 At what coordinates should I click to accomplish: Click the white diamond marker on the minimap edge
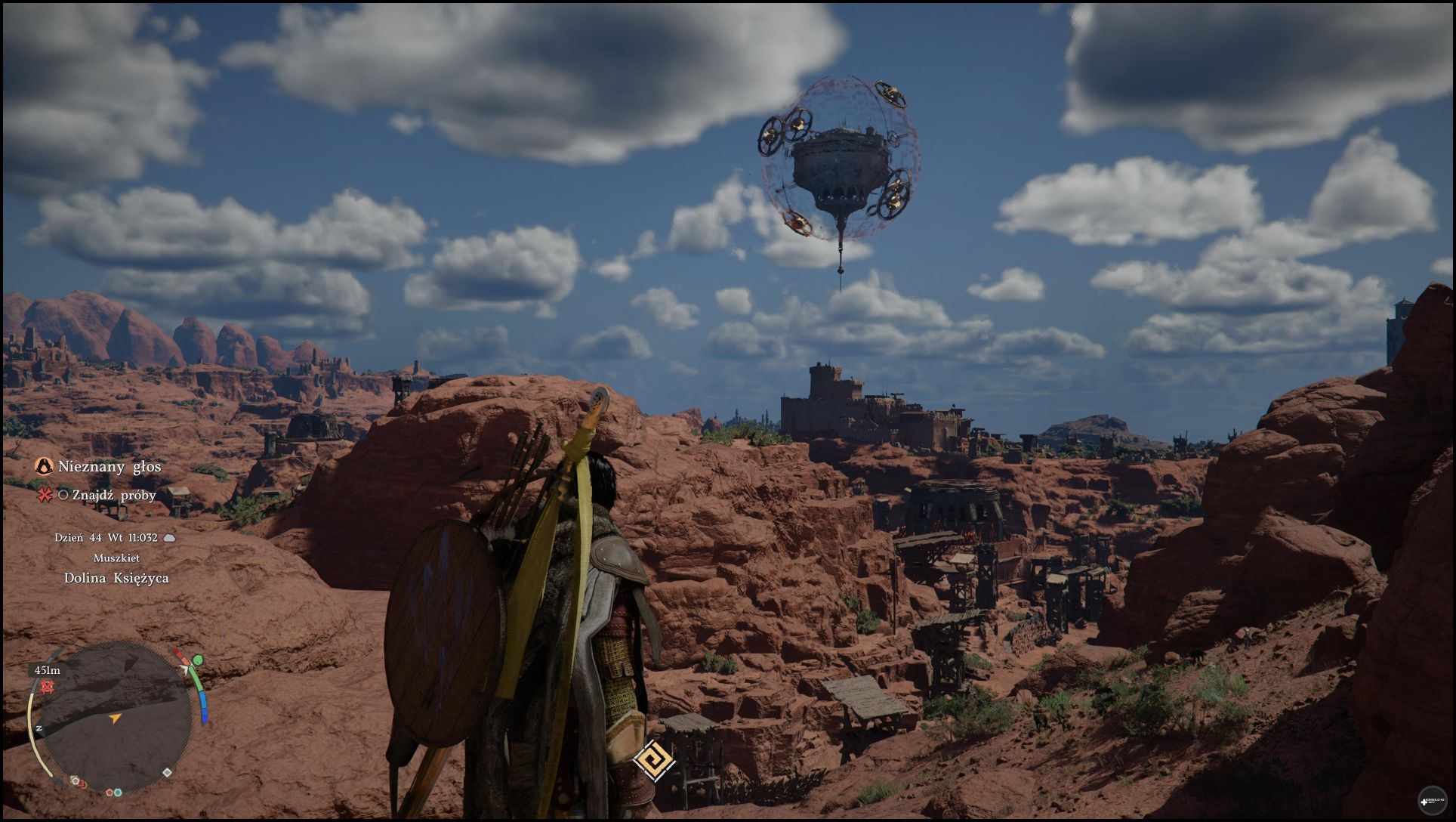coord(167,772)
